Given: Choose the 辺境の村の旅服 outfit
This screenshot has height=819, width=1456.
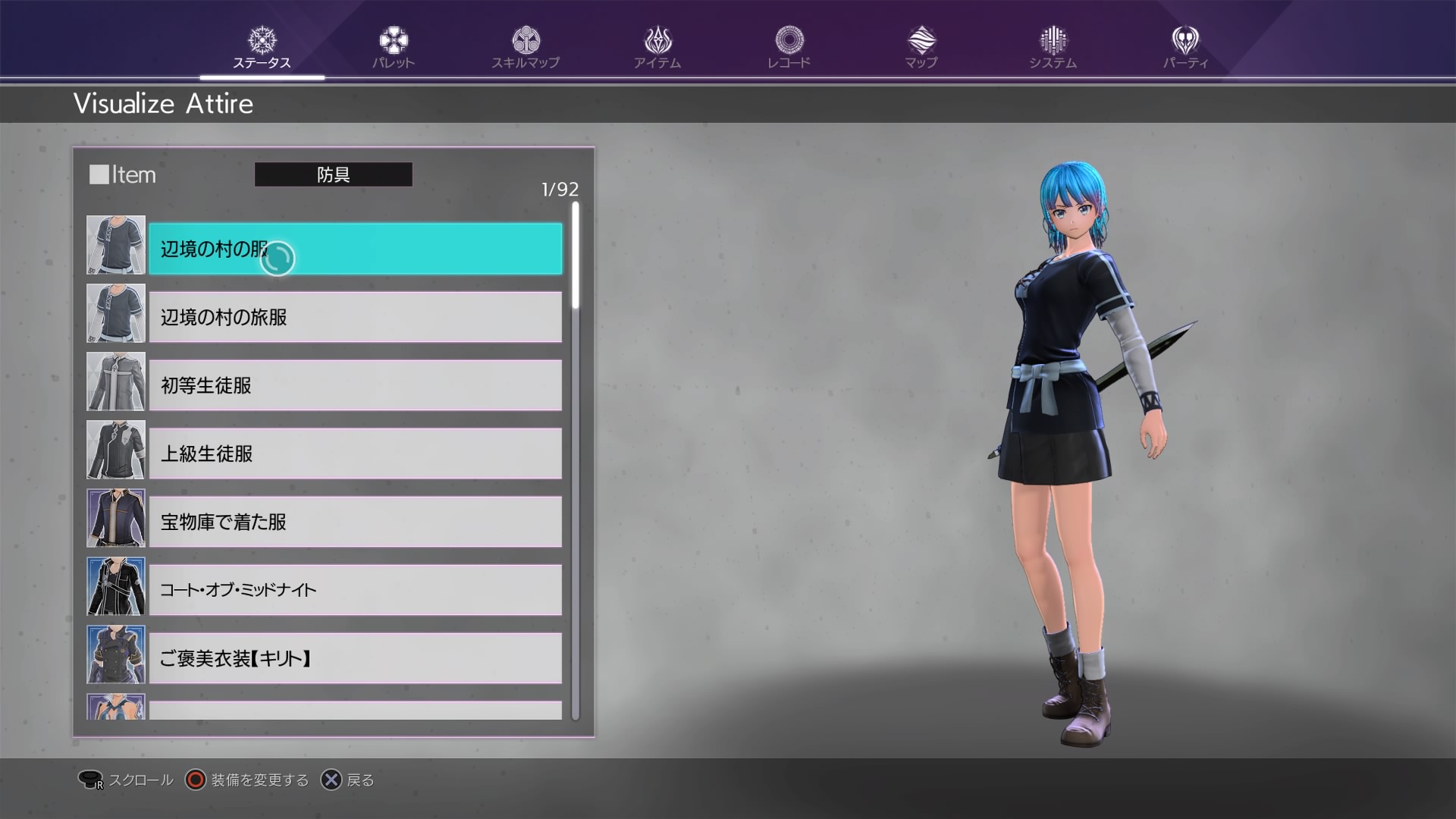Looking at the screenshot, I should point(355,317).
